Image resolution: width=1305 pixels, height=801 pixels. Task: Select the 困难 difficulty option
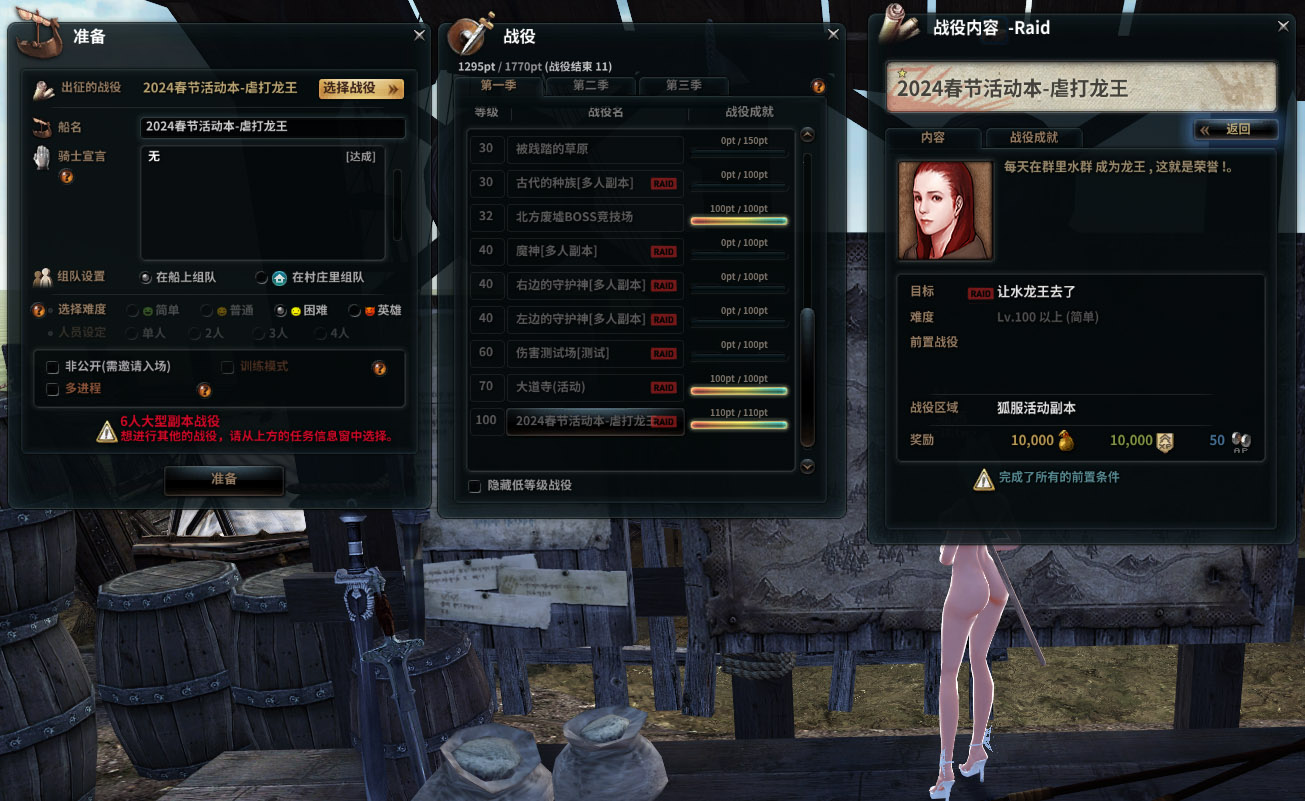(281, 311)
